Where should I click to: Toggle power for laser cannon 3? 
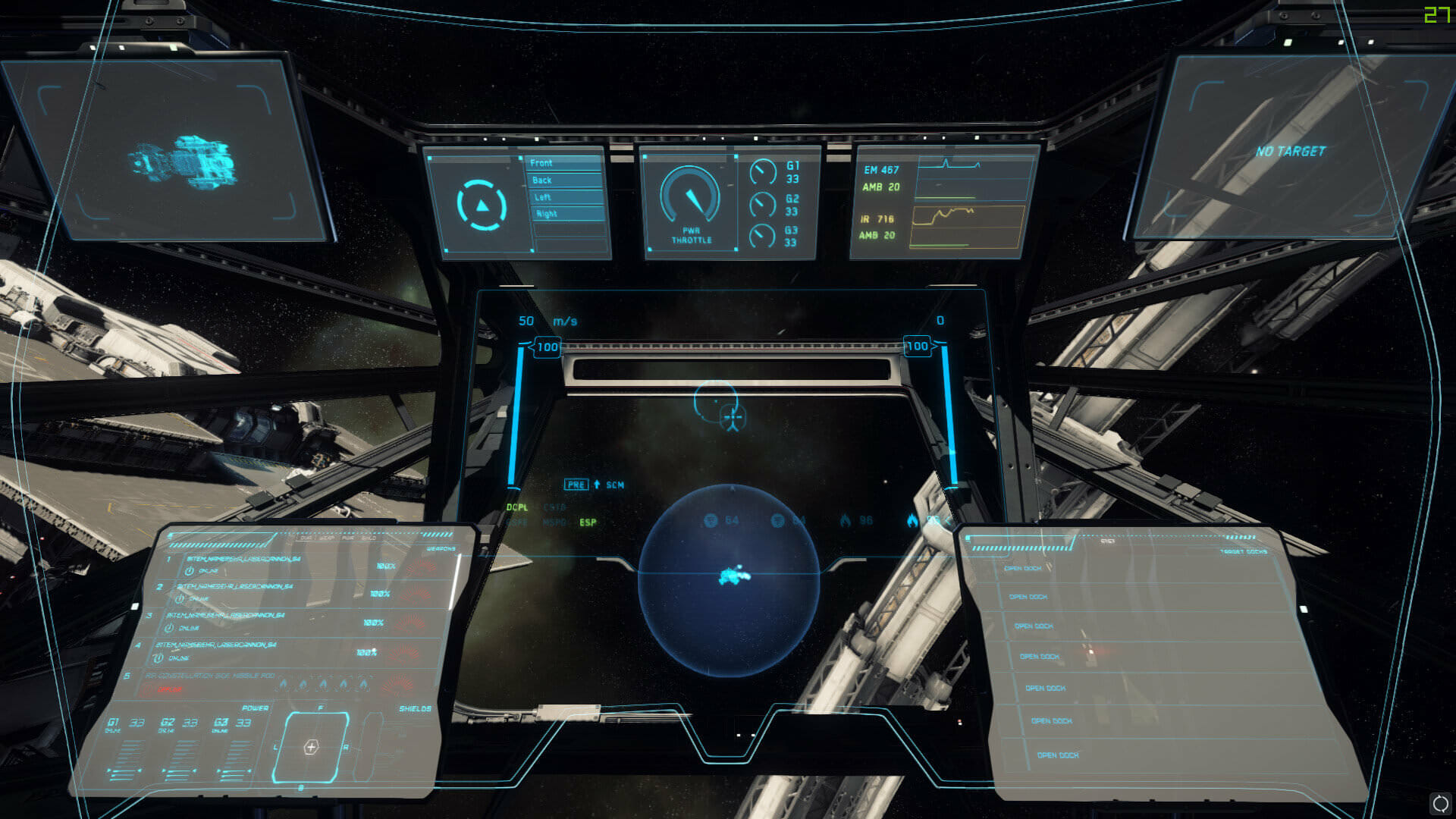coord(169,628)
